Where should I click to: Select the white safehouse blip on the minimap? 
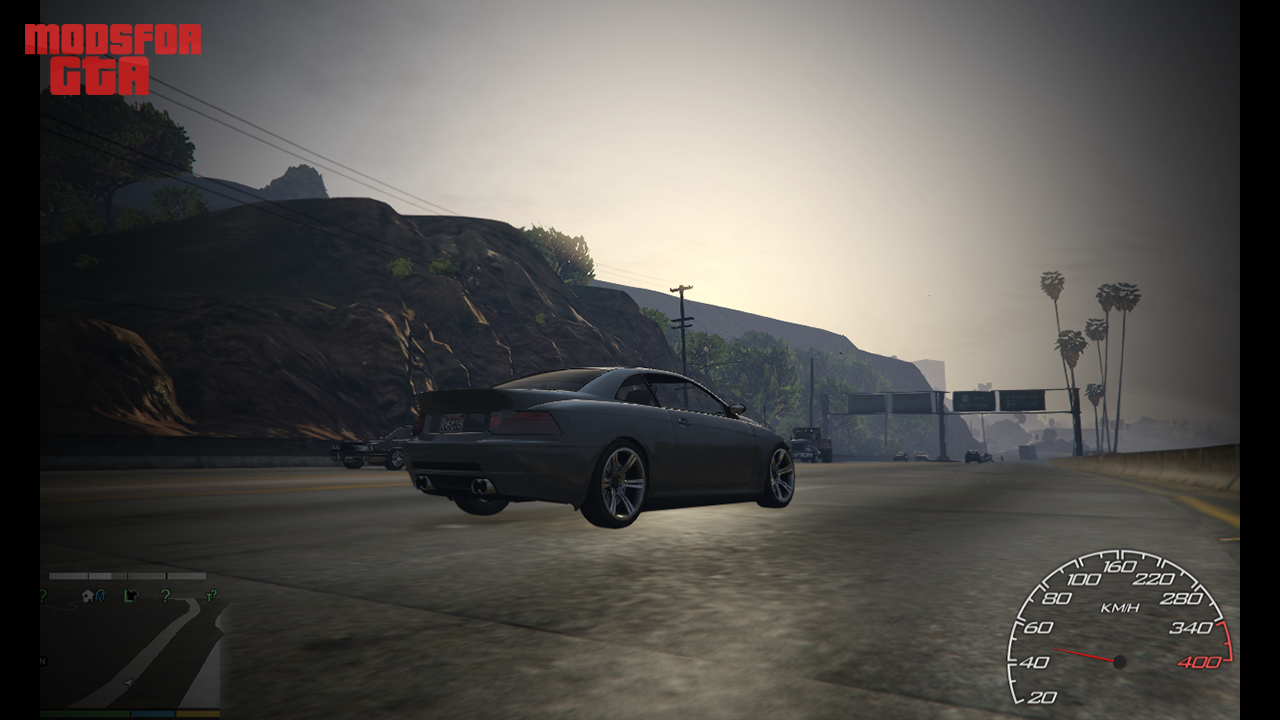coord(87,596)
